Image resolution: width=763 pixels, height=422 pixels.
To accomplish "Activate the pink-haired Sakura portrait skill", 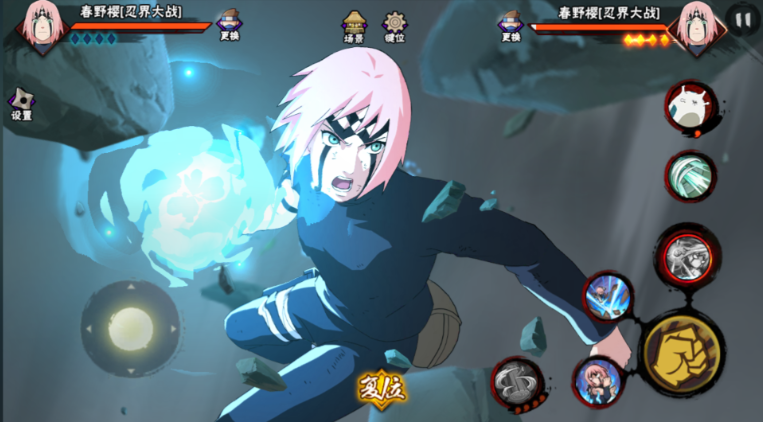I will tap(597, 380).
